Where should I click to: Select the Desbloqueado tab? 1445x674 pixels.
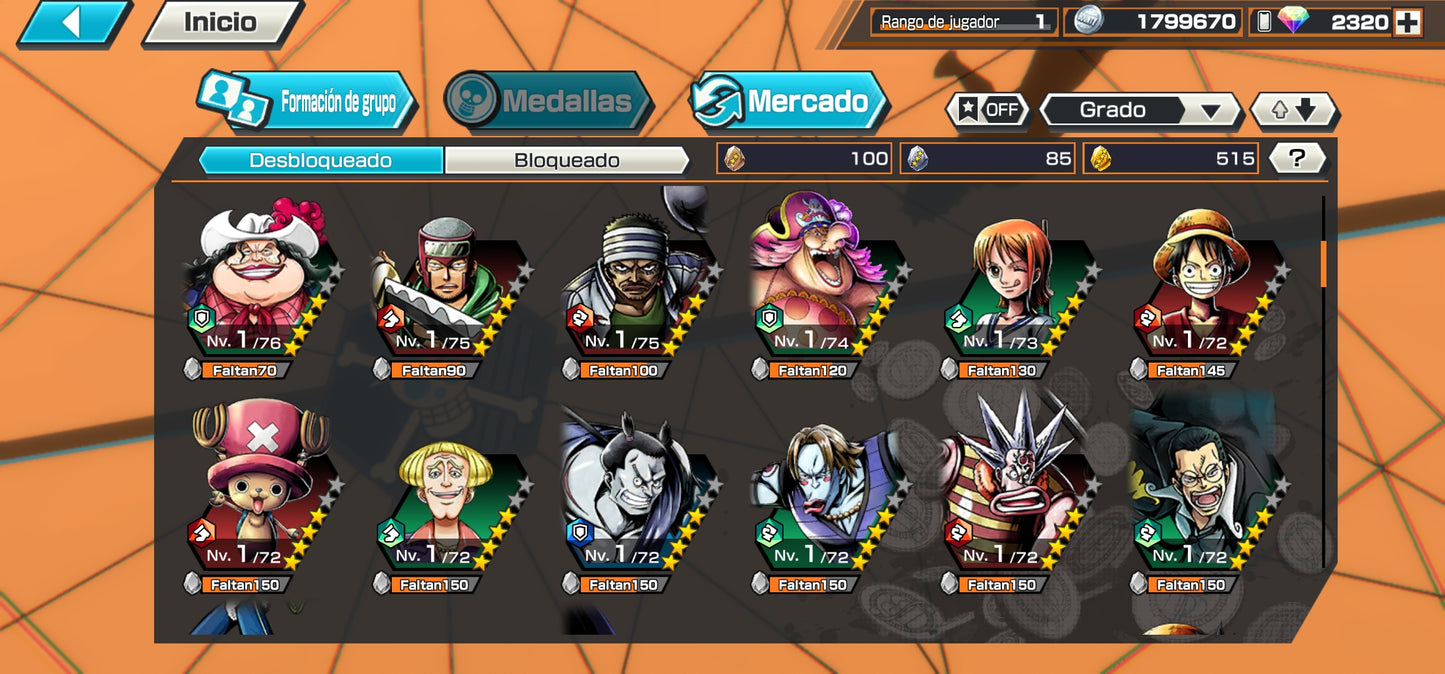pos(320,160)
